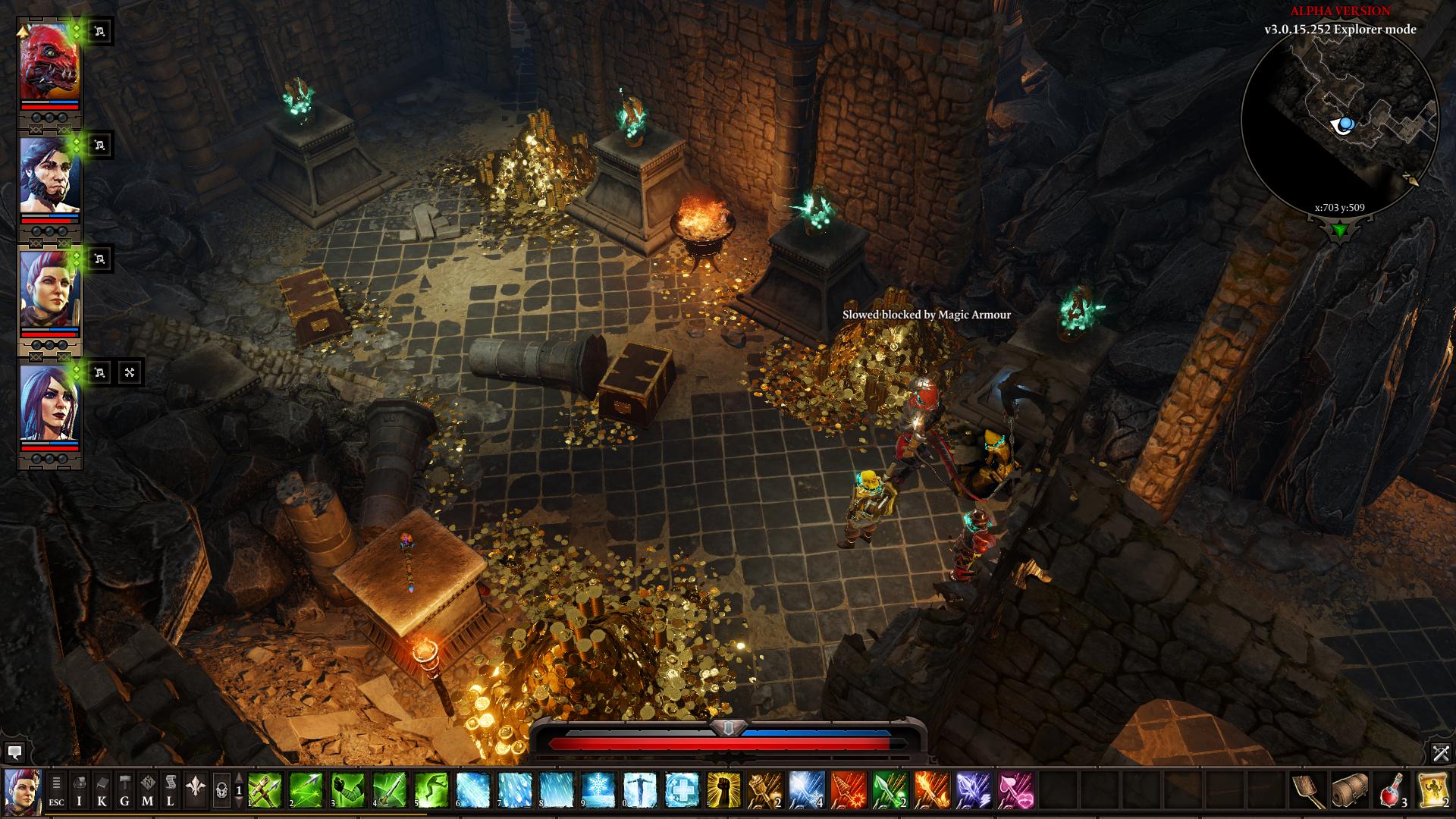Use the red health potion slot

click(x=1393, y=790)
